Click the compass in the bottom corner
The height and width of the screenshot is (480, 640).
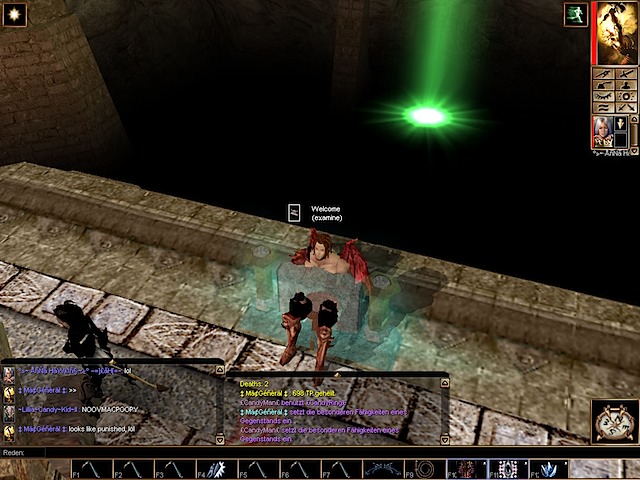pyautogui.click(x=614, y=421)
